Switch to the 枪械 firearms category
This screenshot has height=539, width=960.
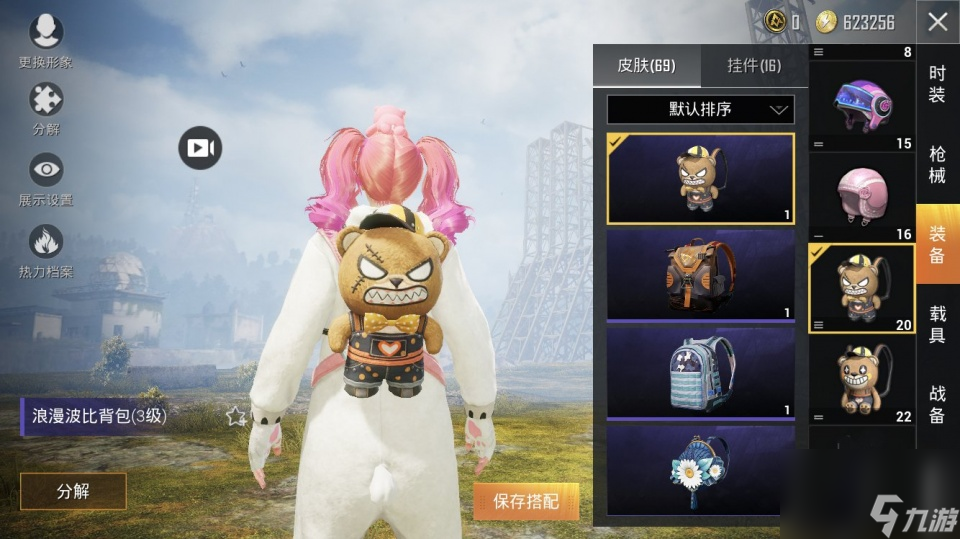click(x=937, y=164)
